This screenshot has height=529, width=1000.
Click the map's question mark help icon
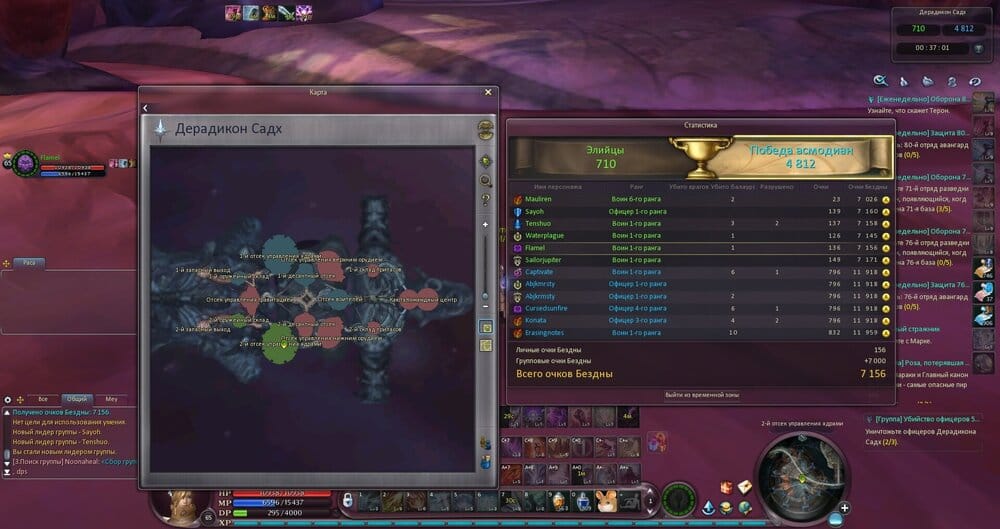point(486,200)
